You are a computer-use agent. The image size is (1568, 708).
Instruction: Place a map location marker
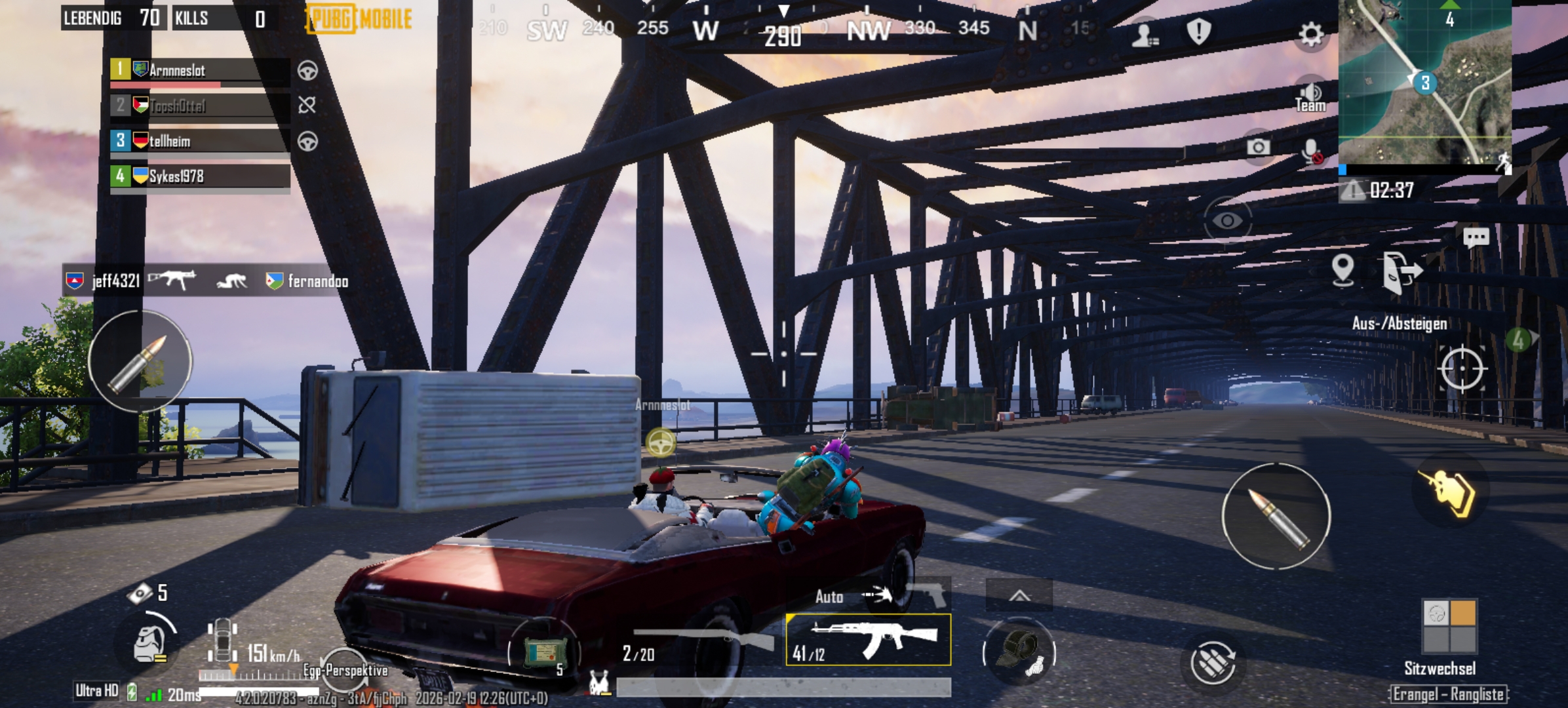pyautogui.click(x=1343, y=269)
